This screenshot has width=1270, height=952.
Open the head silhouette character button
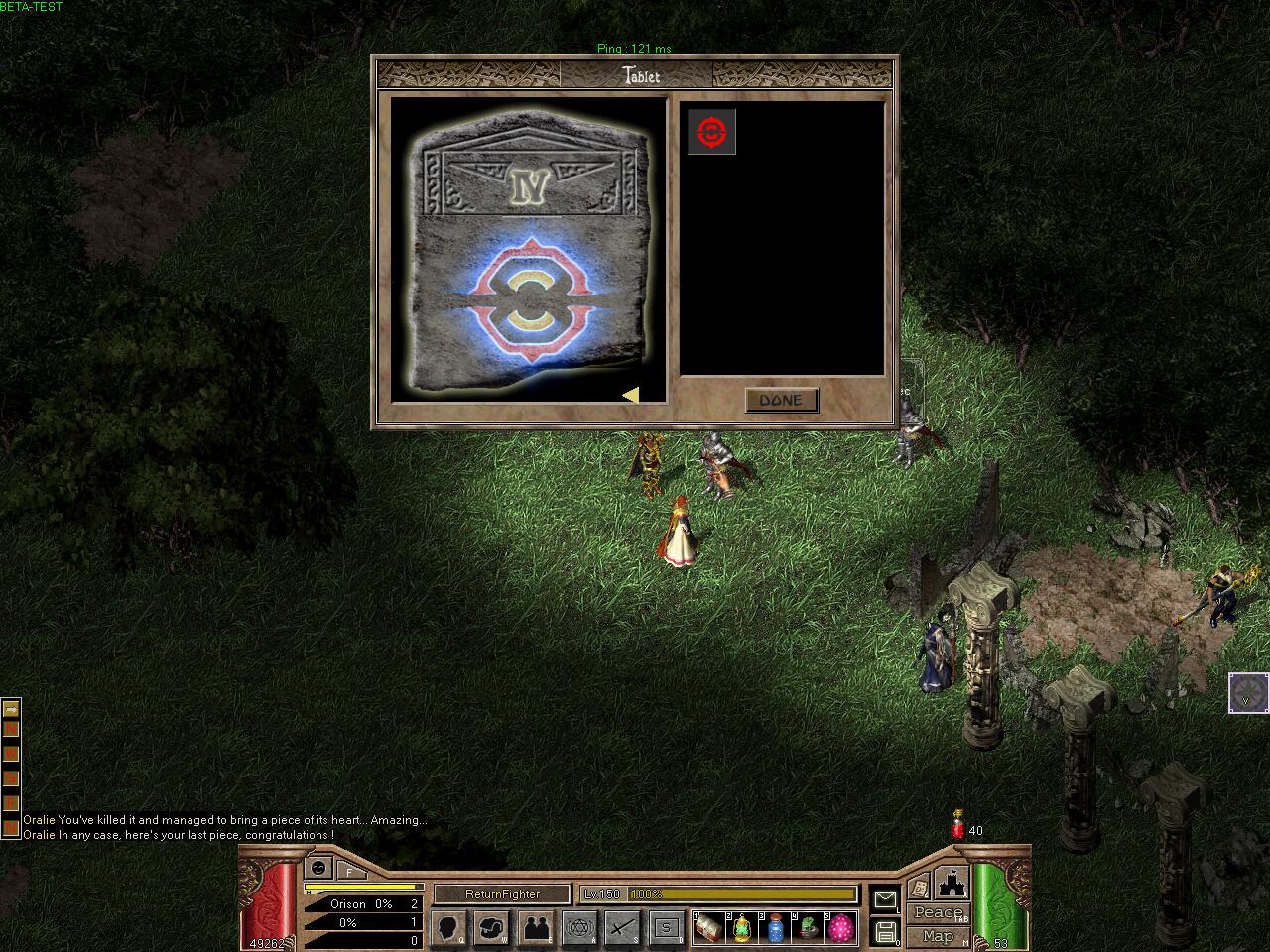pos(449,928)
